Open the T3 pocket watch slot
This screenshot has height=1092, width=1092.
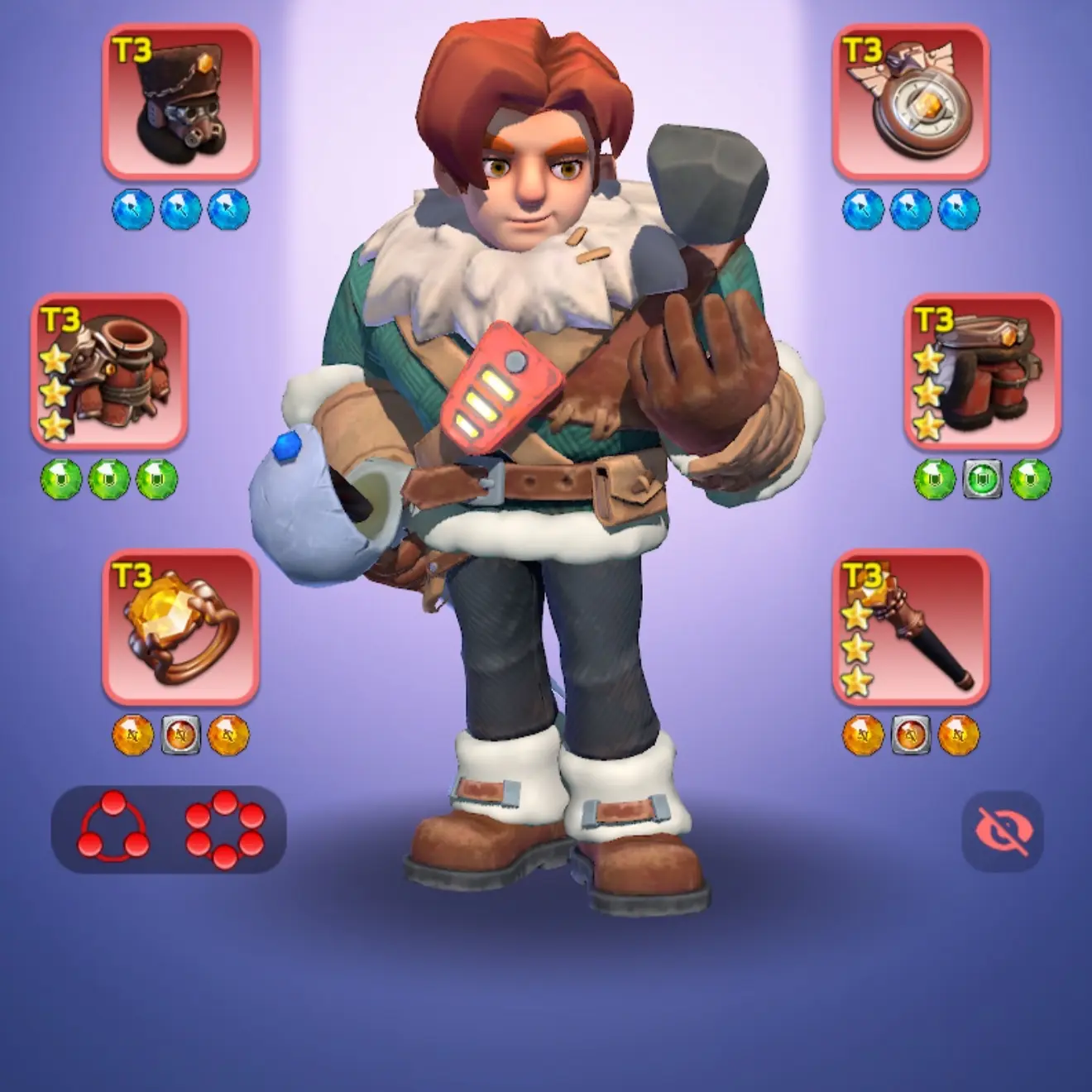910,103
